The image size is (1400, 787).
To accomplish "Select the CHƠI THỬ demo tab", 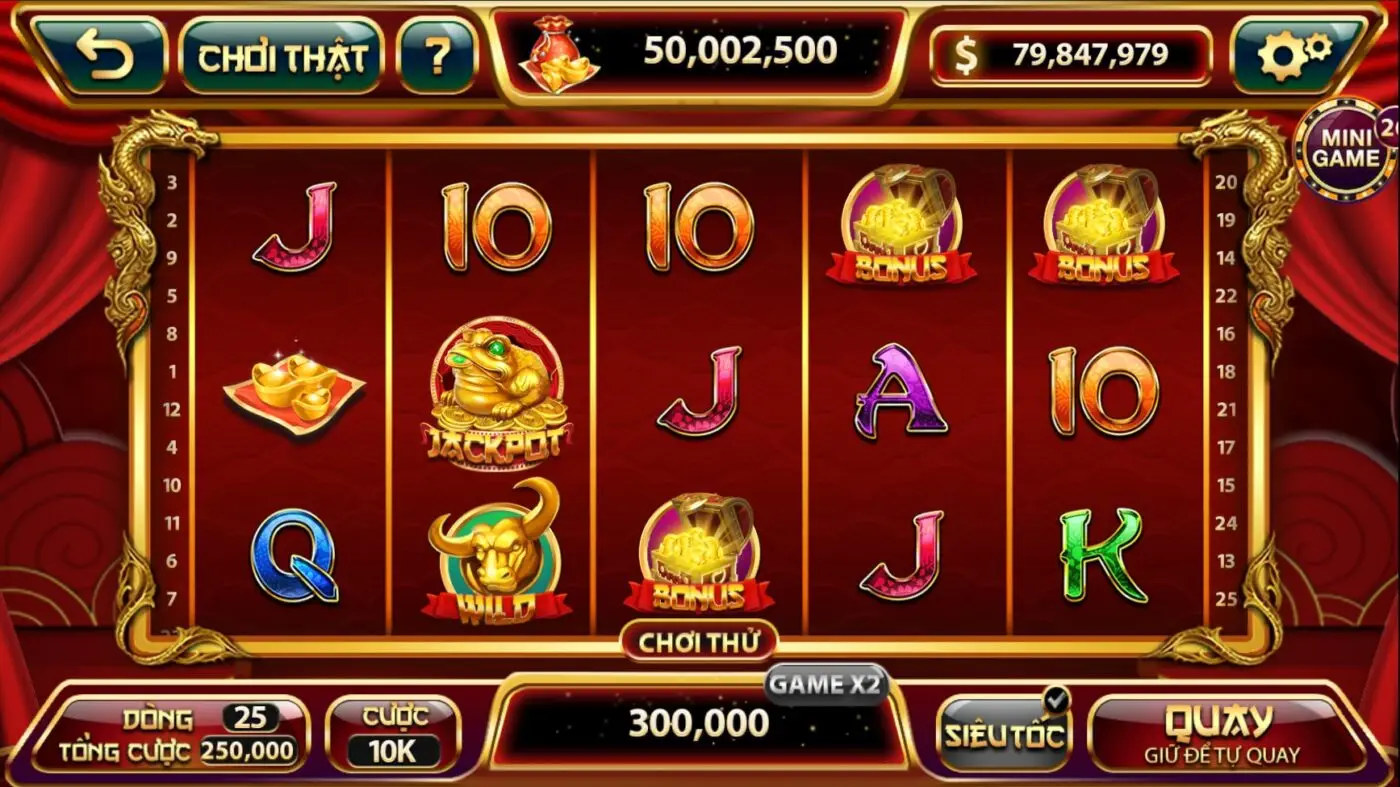I will 700,640.
